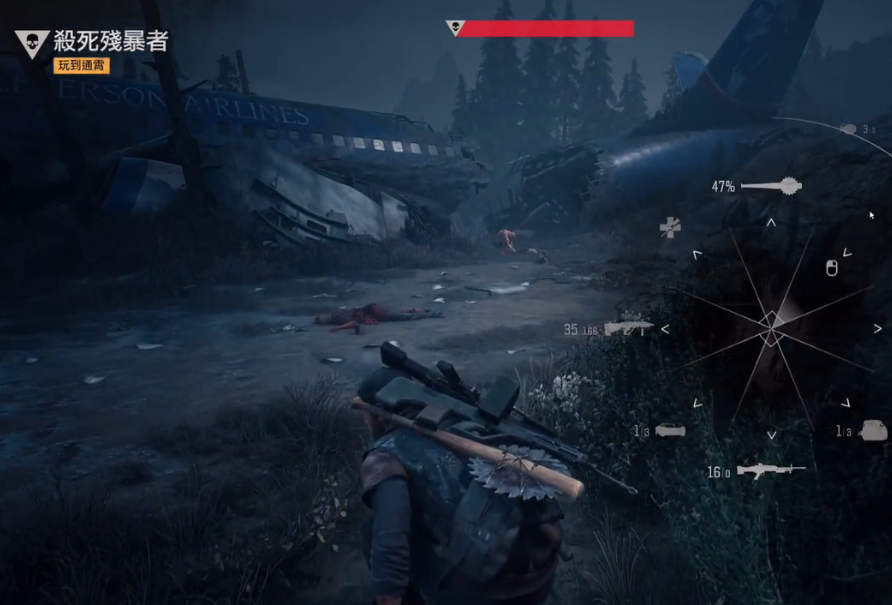
Task: Pick the lower-left throwable item slot
Action: (x=669, y=431)
